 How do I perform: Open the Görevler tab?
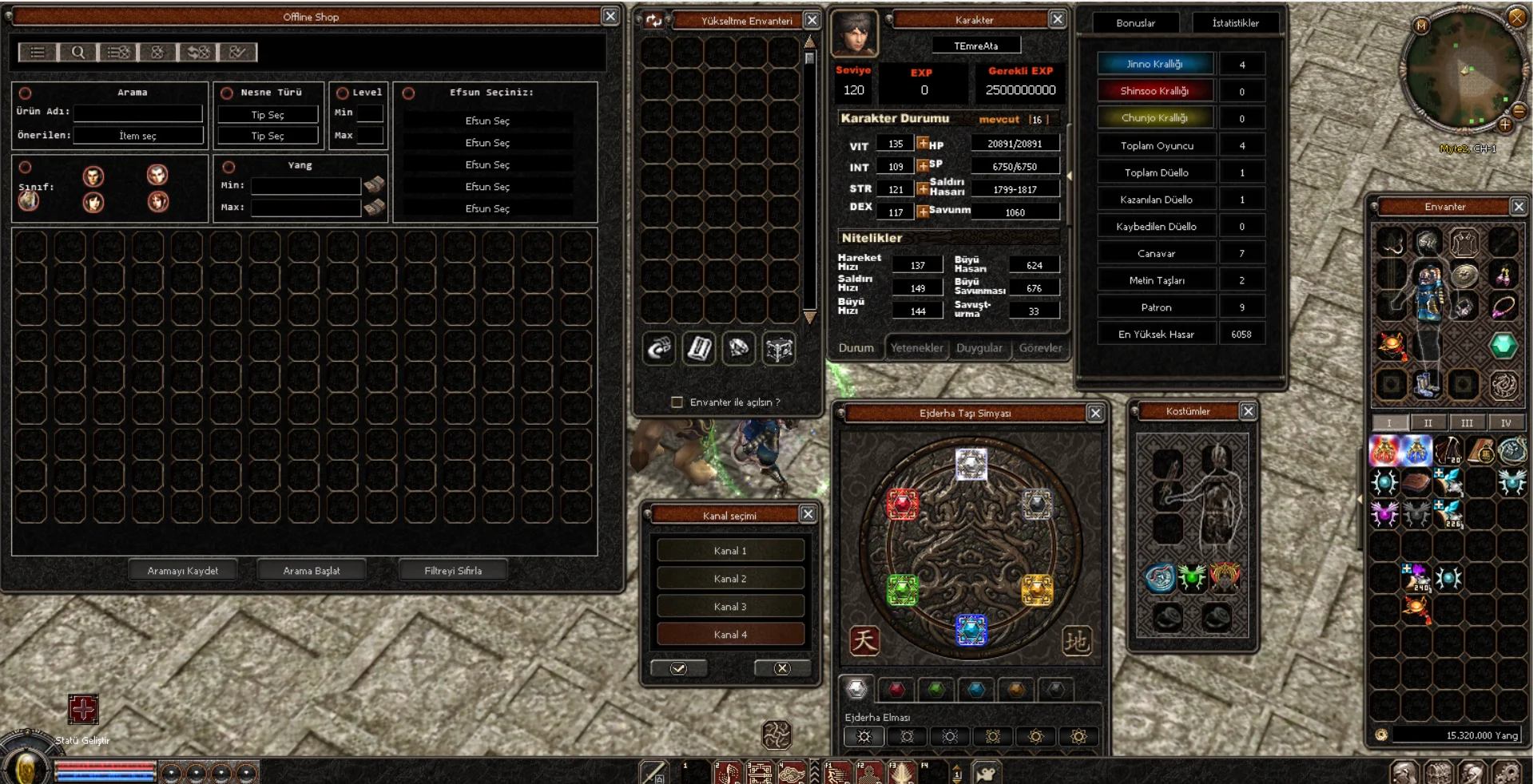(1040, 348)
